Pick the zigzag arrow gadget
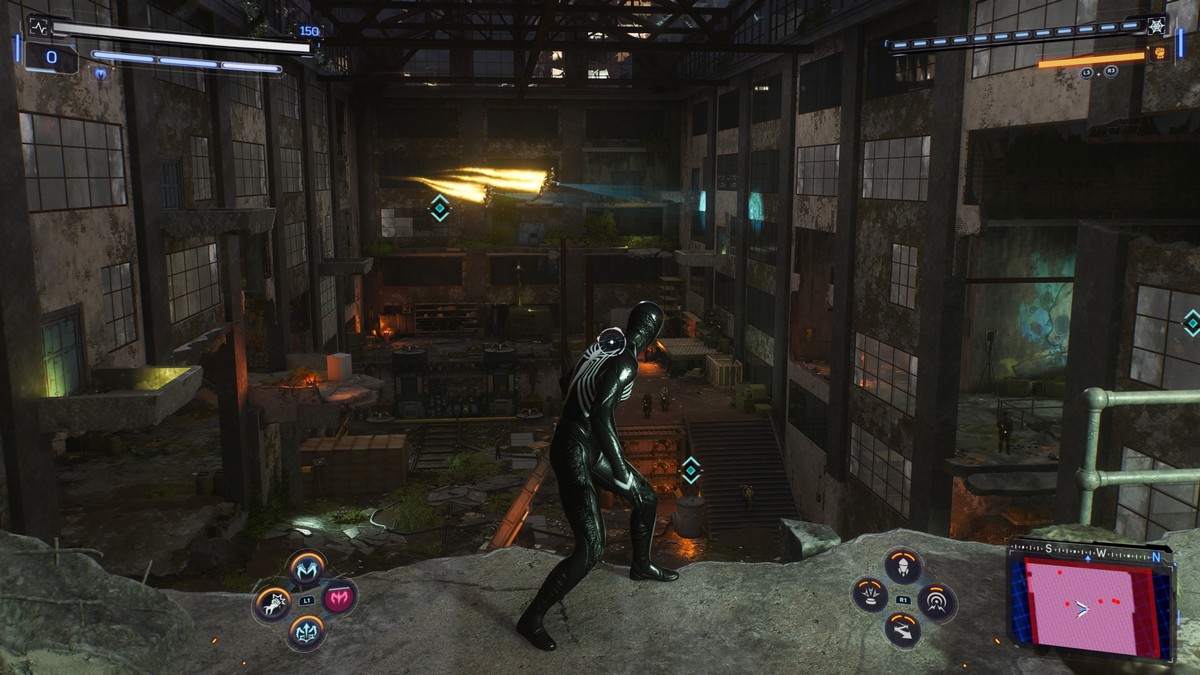The image size is (1200, 675). tap(903, 630)
